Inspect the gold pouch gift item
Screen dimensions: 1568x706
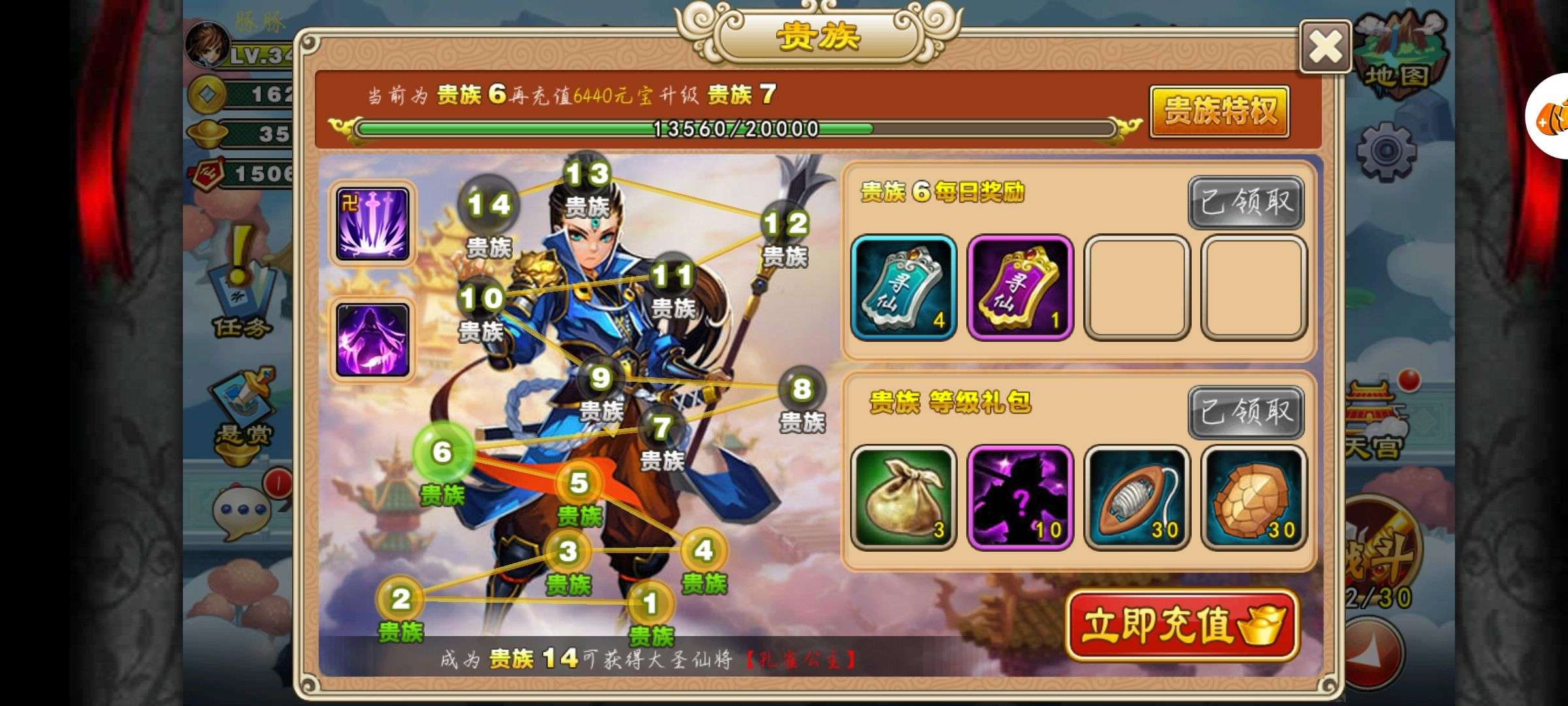pyautogui.click(x=904, y=498)
